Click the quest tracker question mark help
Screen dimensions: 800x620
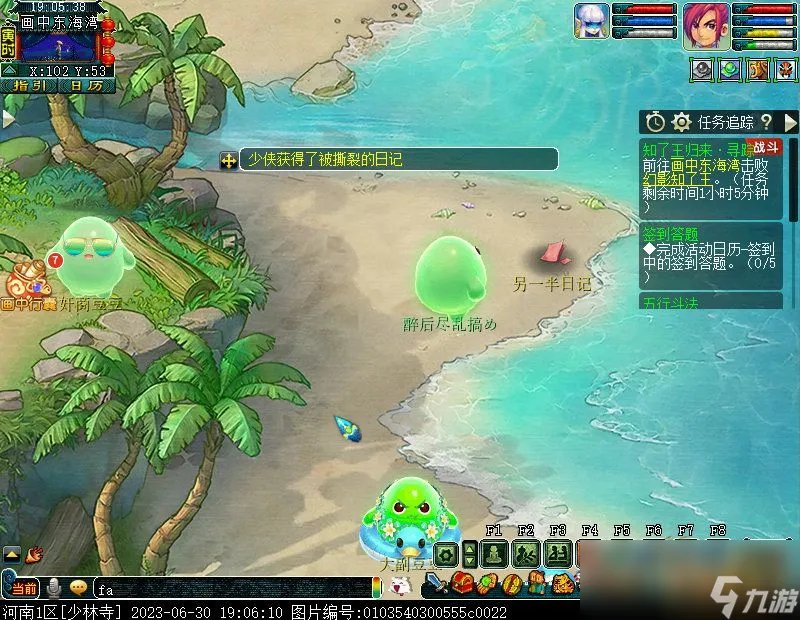766,122
